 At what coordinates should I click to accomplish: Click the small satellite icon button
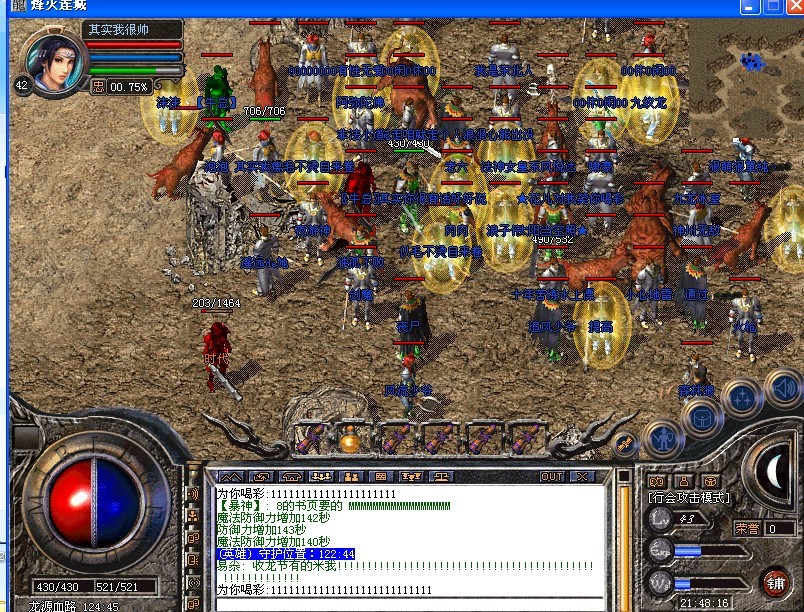[626, 442]
